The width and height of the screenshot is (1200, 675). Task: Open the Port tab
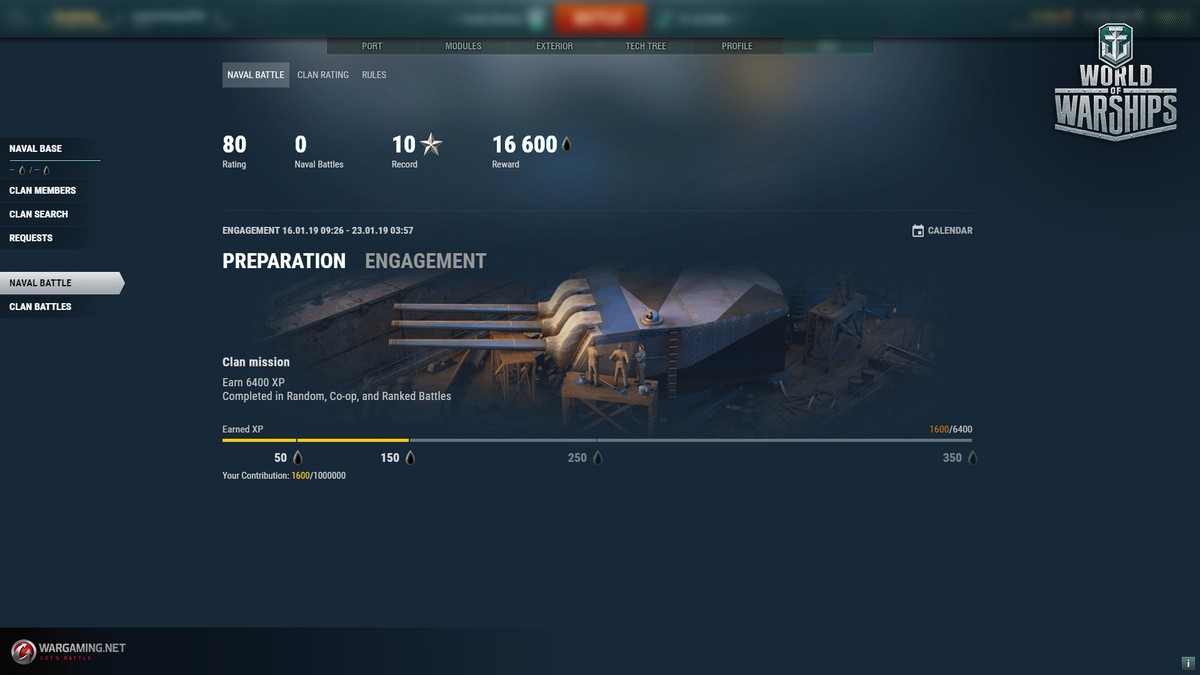click(x=372, y=46)
